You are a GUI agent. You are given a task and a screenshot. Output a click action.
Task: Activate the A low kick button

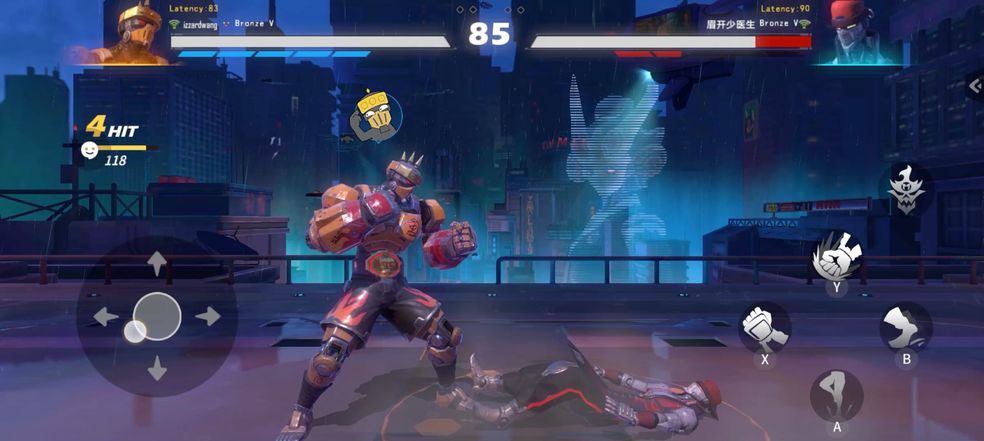point(836,395)
